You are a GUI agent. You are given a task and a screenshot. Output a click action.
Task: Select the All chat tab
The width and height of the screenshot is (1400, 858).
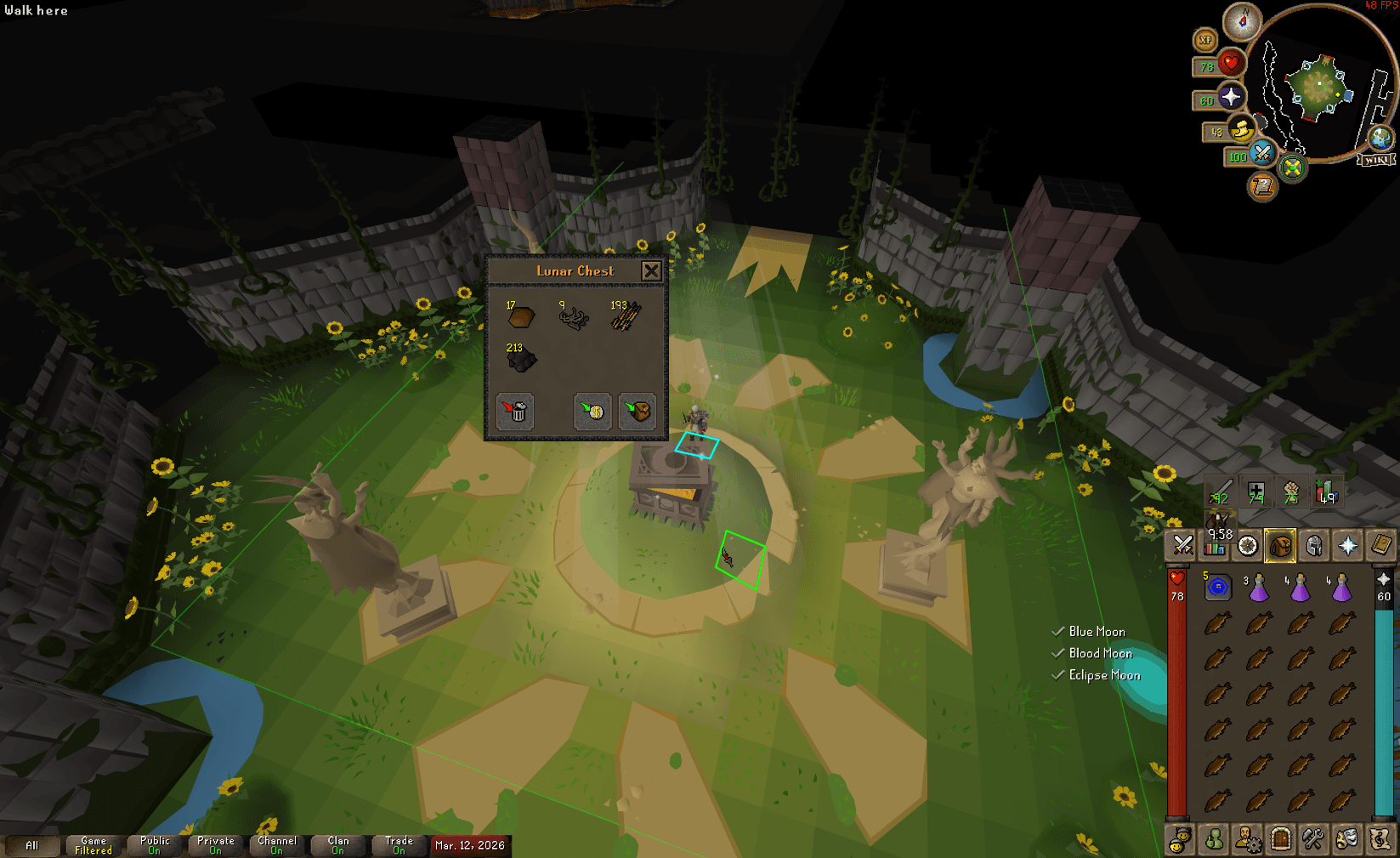(33, 846)
